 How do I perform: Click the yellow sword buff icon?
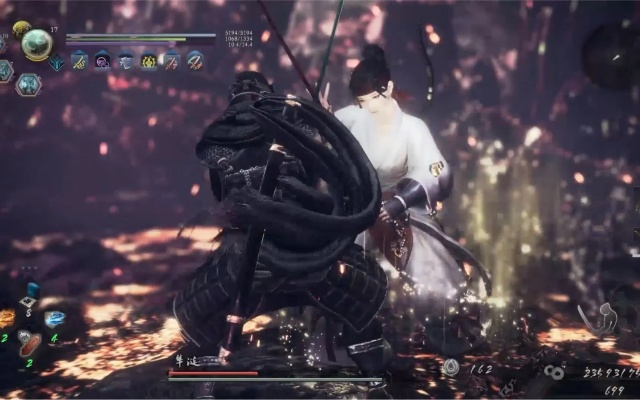click(79, 61)
